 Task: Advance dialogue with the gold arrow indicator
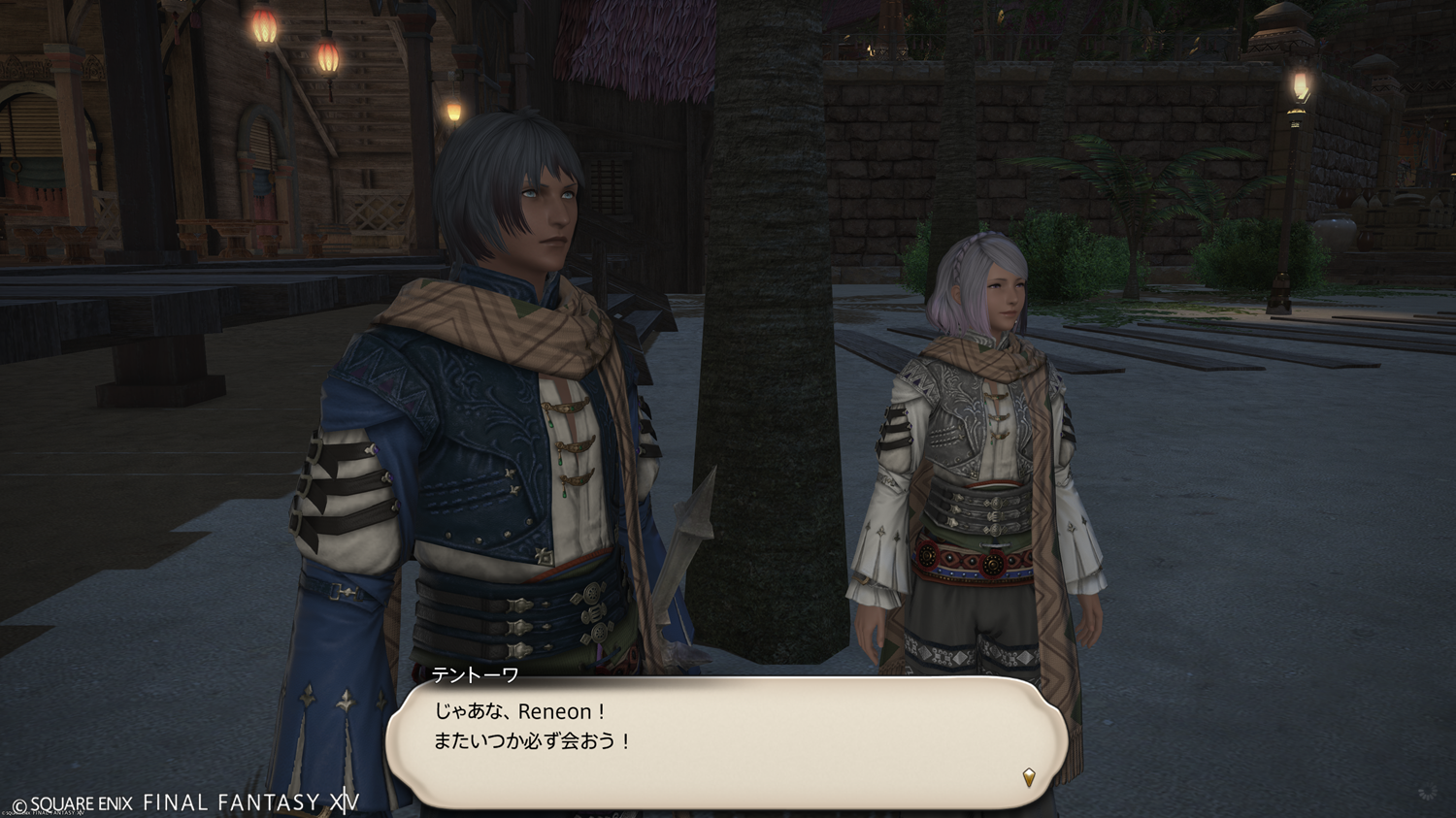point(1029,776)
